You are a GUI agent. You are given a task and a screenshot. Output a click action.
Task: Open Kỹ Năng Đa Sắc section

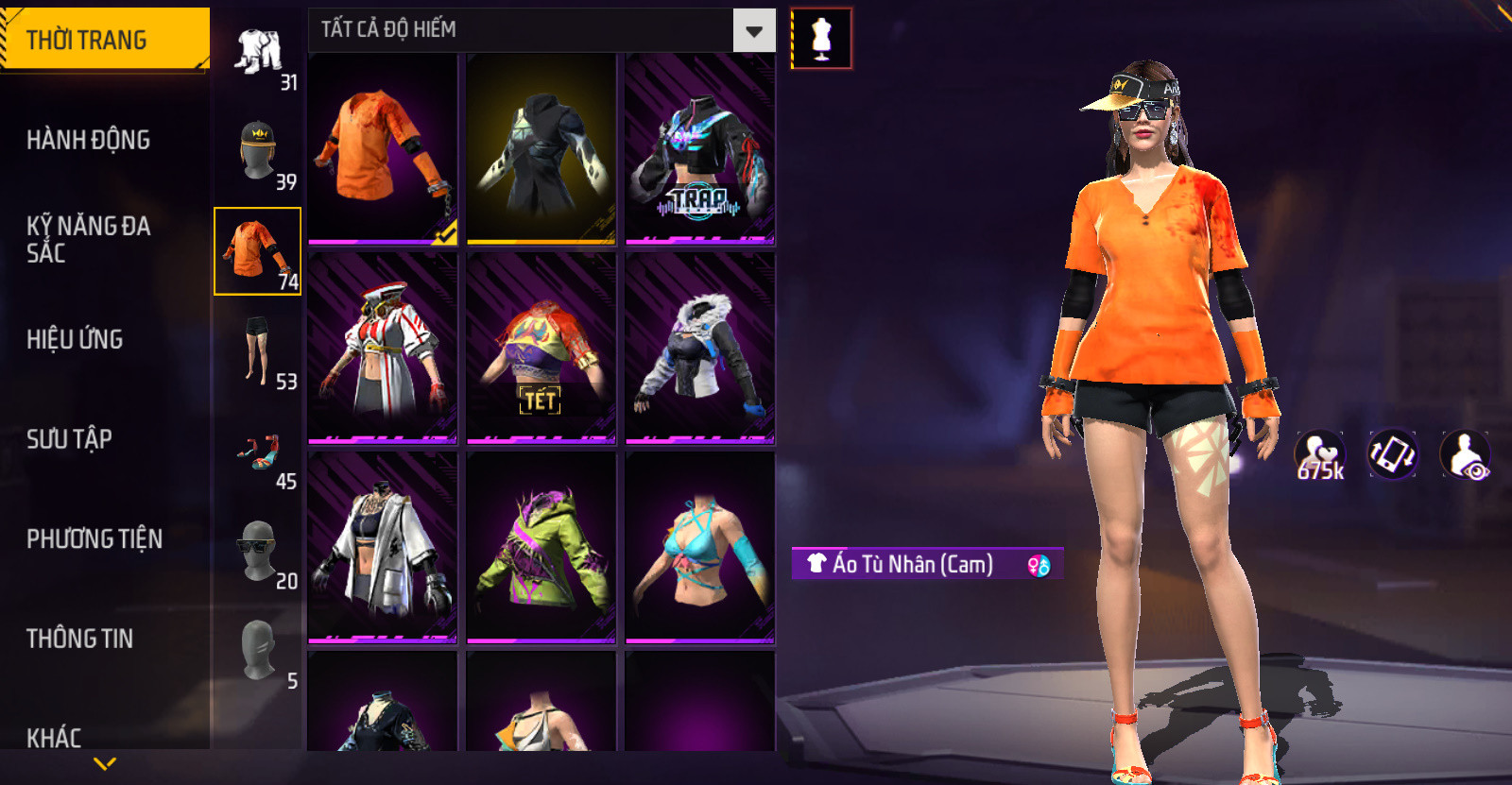tap(88, 239)
